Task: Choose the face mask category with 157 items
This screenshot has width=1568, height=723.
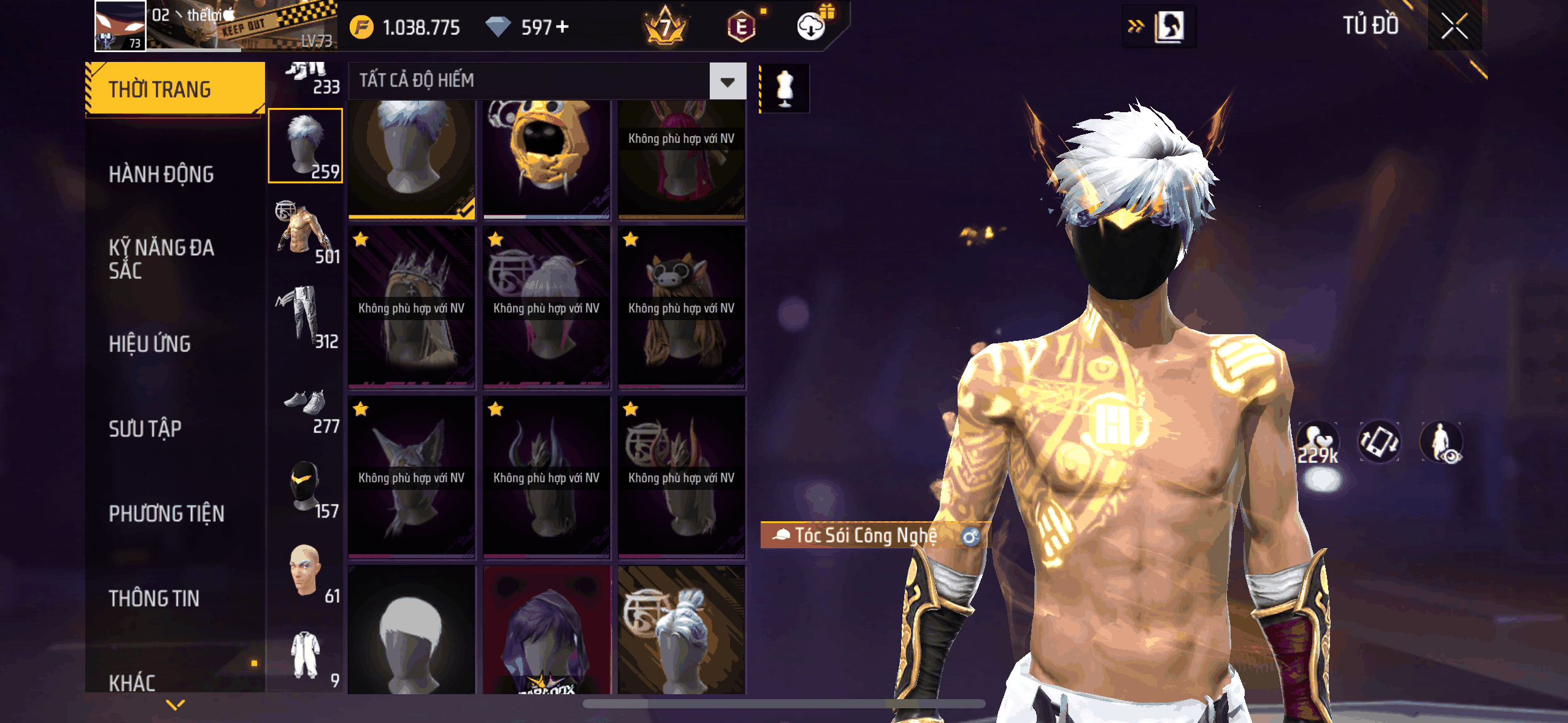Action: click(305, 488)
